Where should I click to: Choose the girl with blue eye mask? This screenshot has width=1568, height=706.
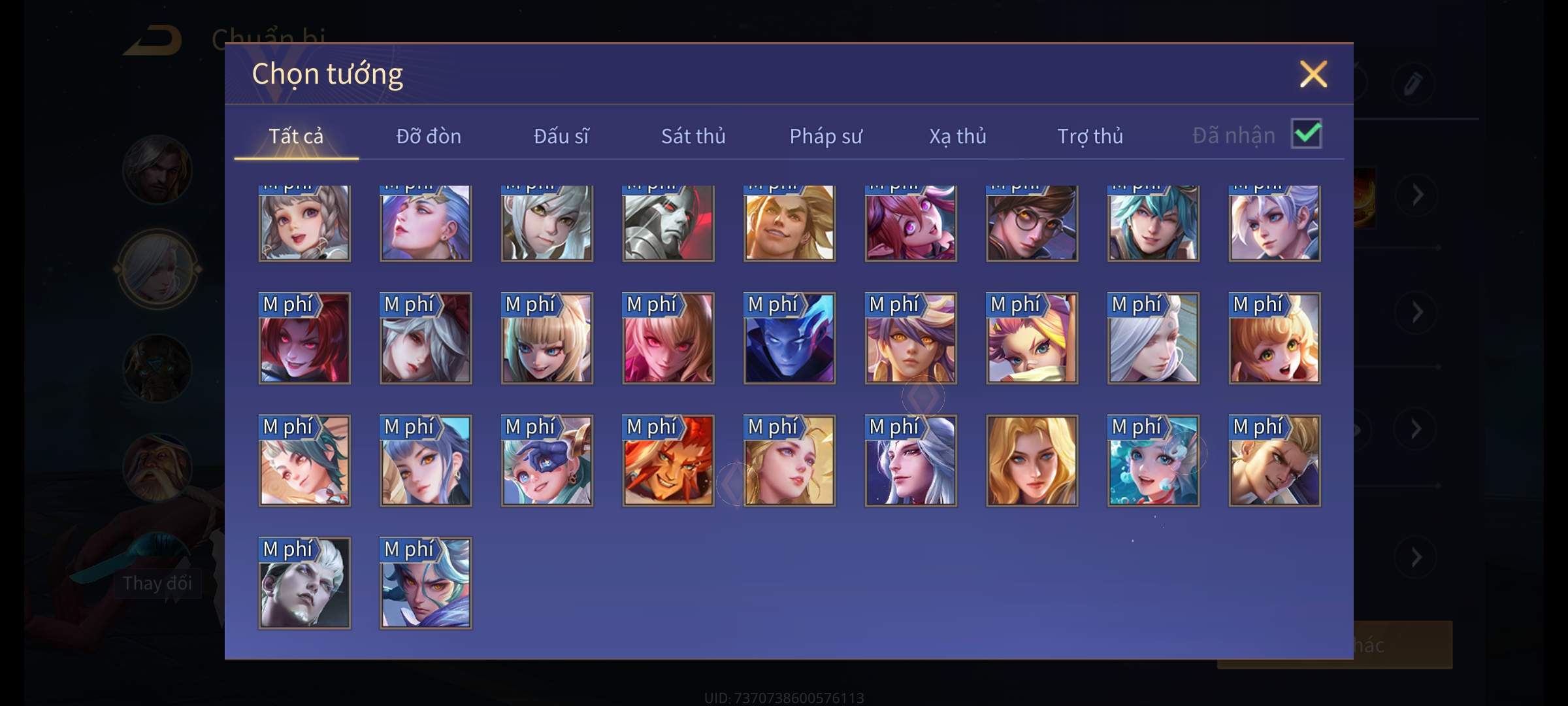click(x=547, y=461)
